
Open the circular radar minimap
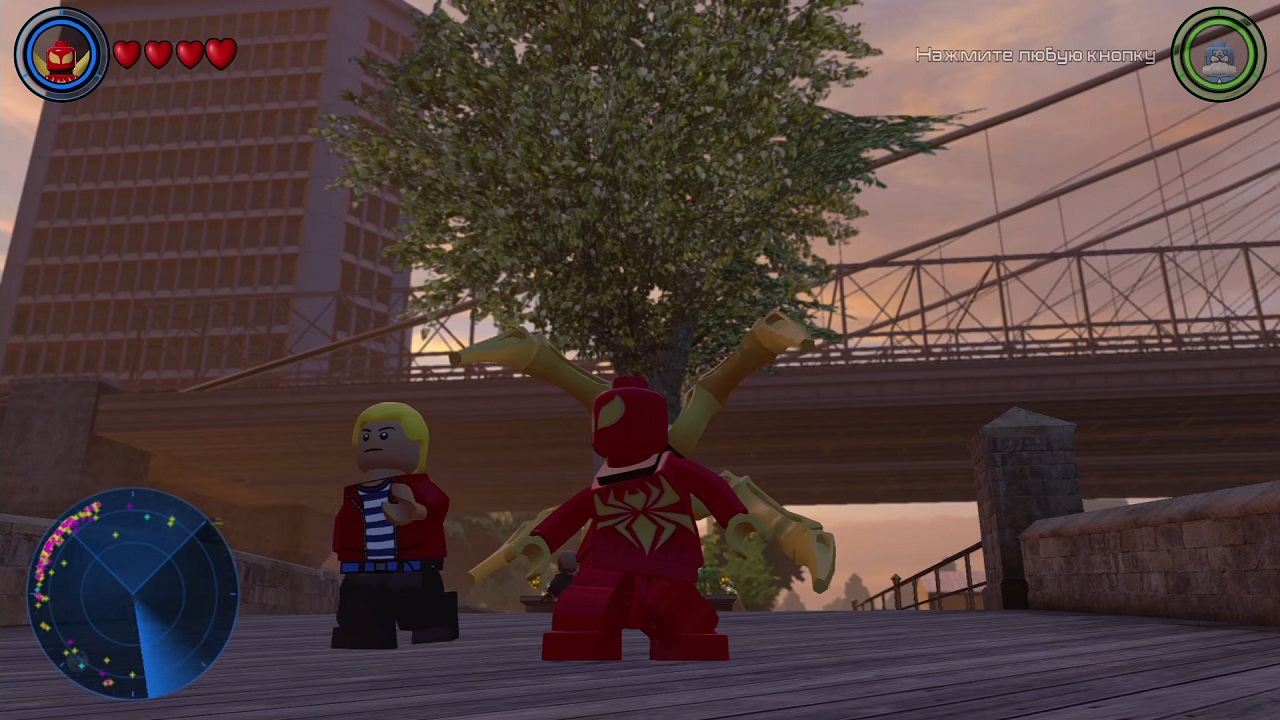(133, 593)
